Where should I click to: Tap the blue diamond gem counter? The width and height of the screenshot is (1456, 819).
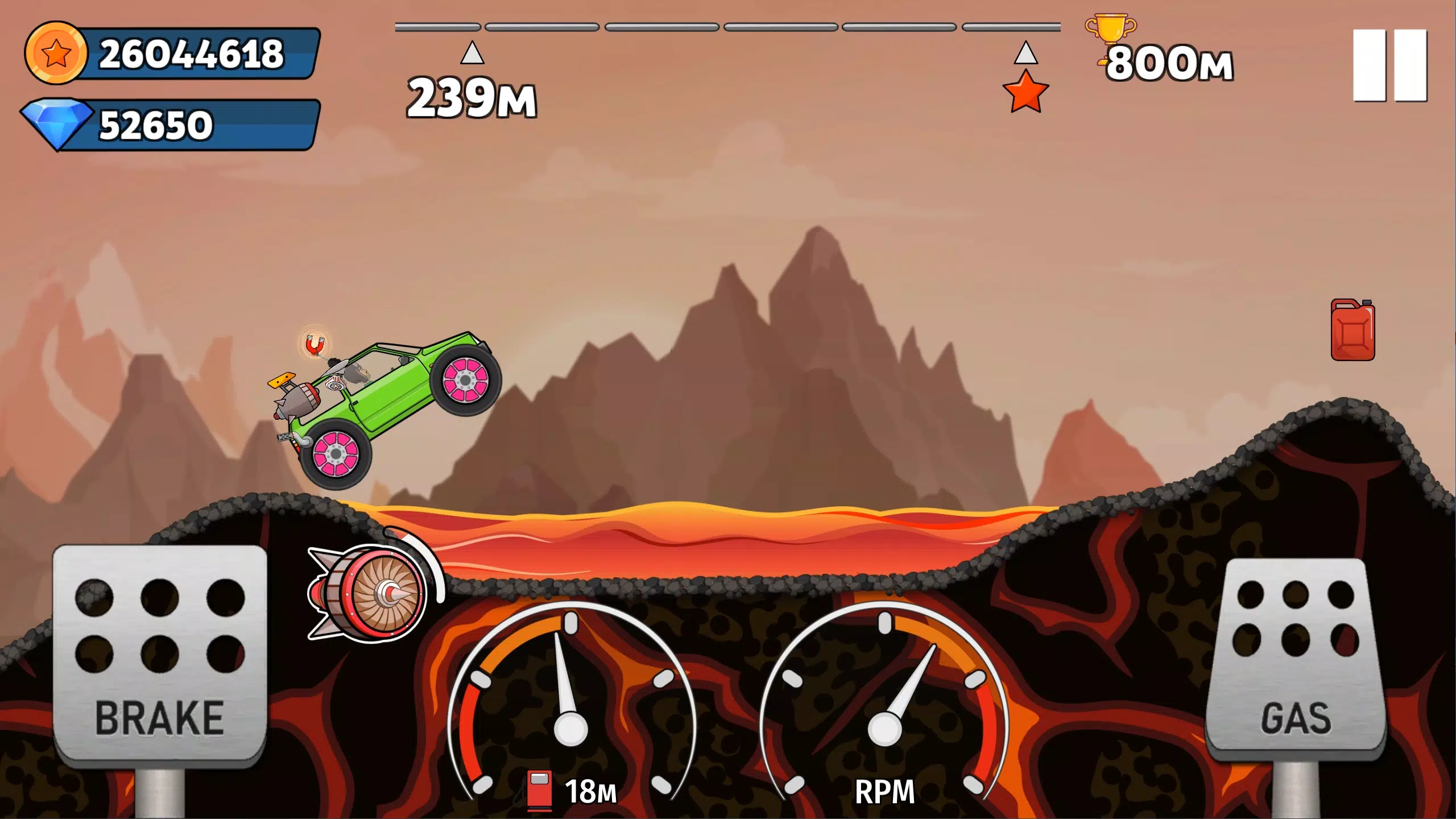(x=171, y=124)
